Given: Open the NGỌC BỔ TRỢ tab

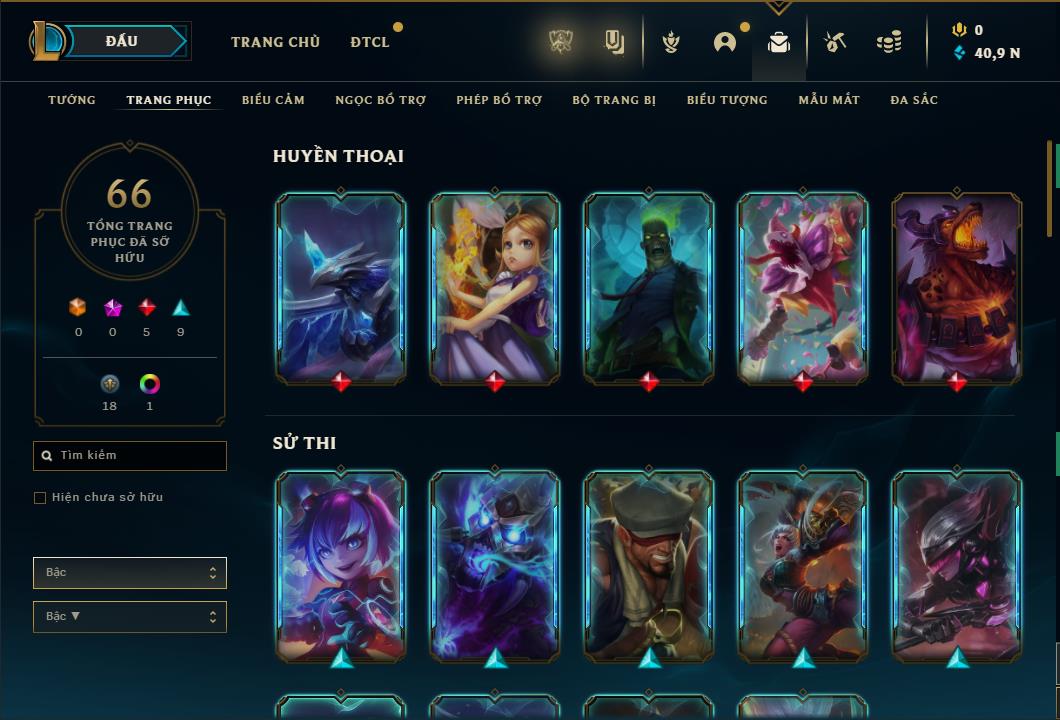Looking at the screenshot, I should [x=380, y=100].
